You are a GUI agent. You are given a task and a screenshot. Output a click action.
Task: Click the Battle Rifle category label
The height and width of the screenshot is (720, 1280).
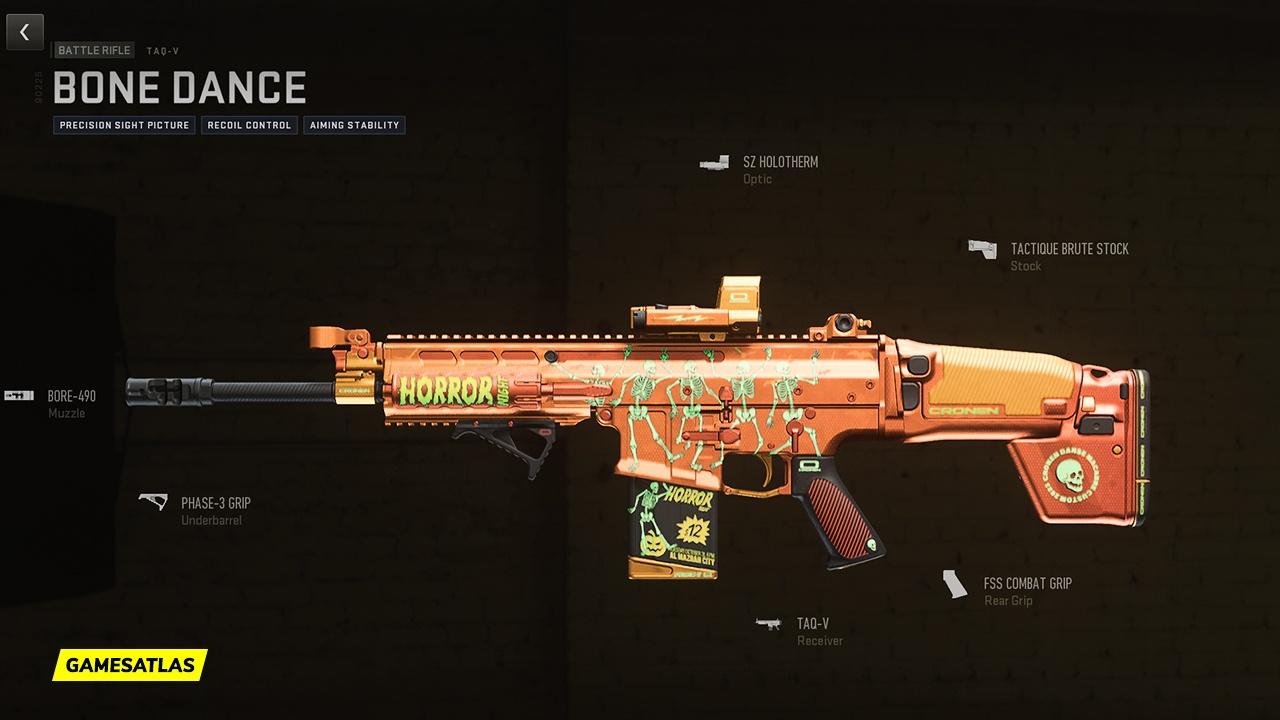[94, 50]
